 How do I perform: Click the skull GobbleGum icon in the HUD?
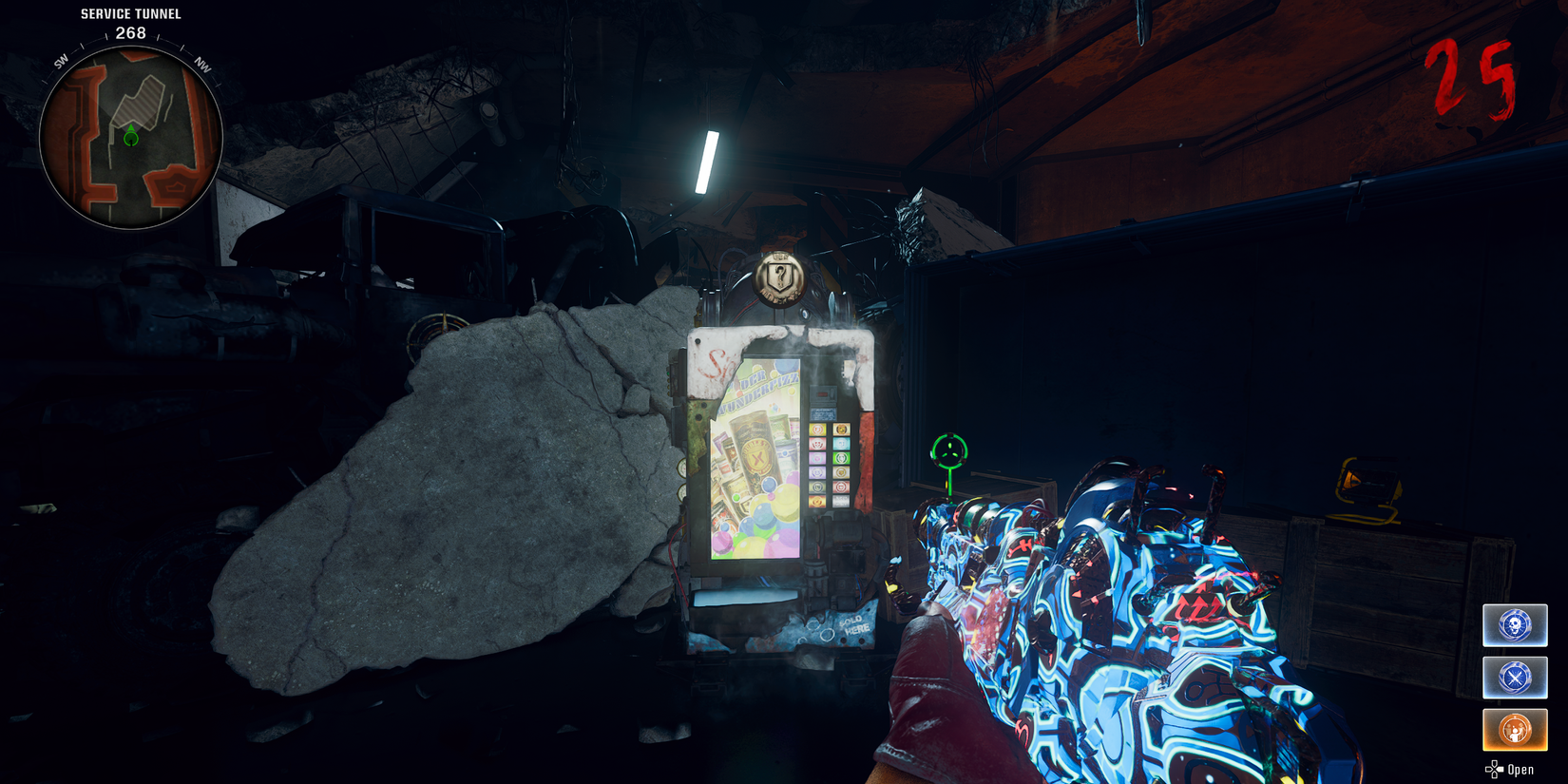click(x=1515, y=626)
